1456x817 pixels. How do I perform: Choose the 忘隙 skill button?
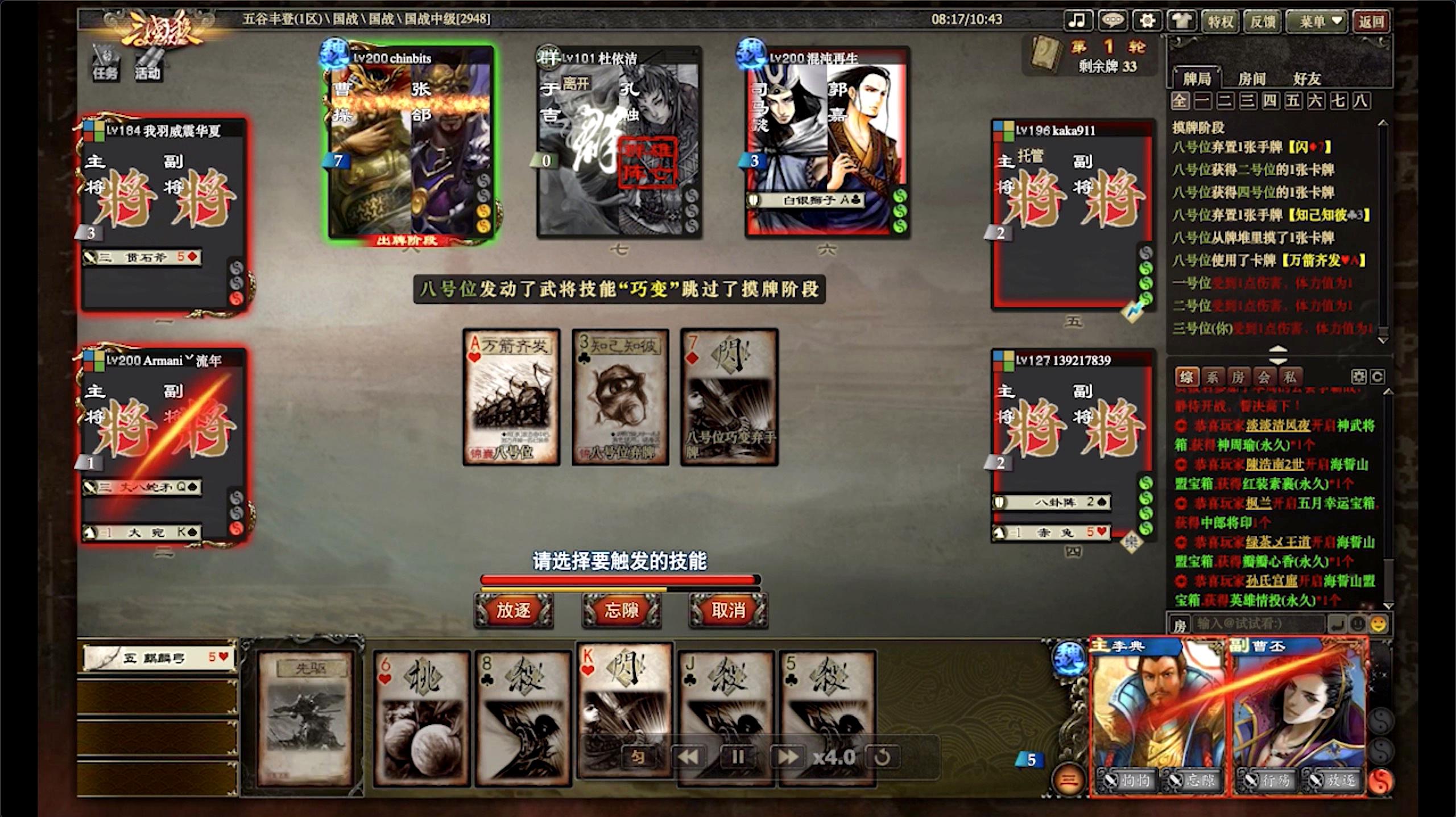621,610
